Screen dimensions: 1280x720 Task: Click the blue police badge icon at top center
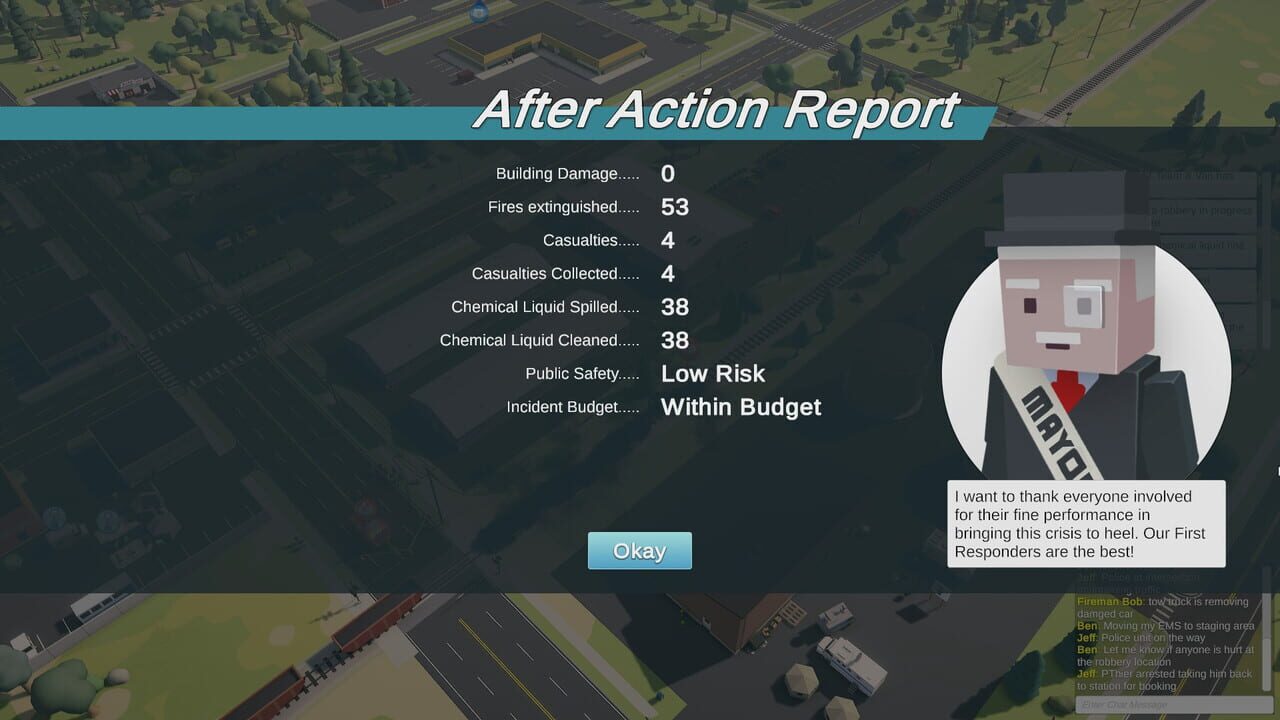click(478, 14)
